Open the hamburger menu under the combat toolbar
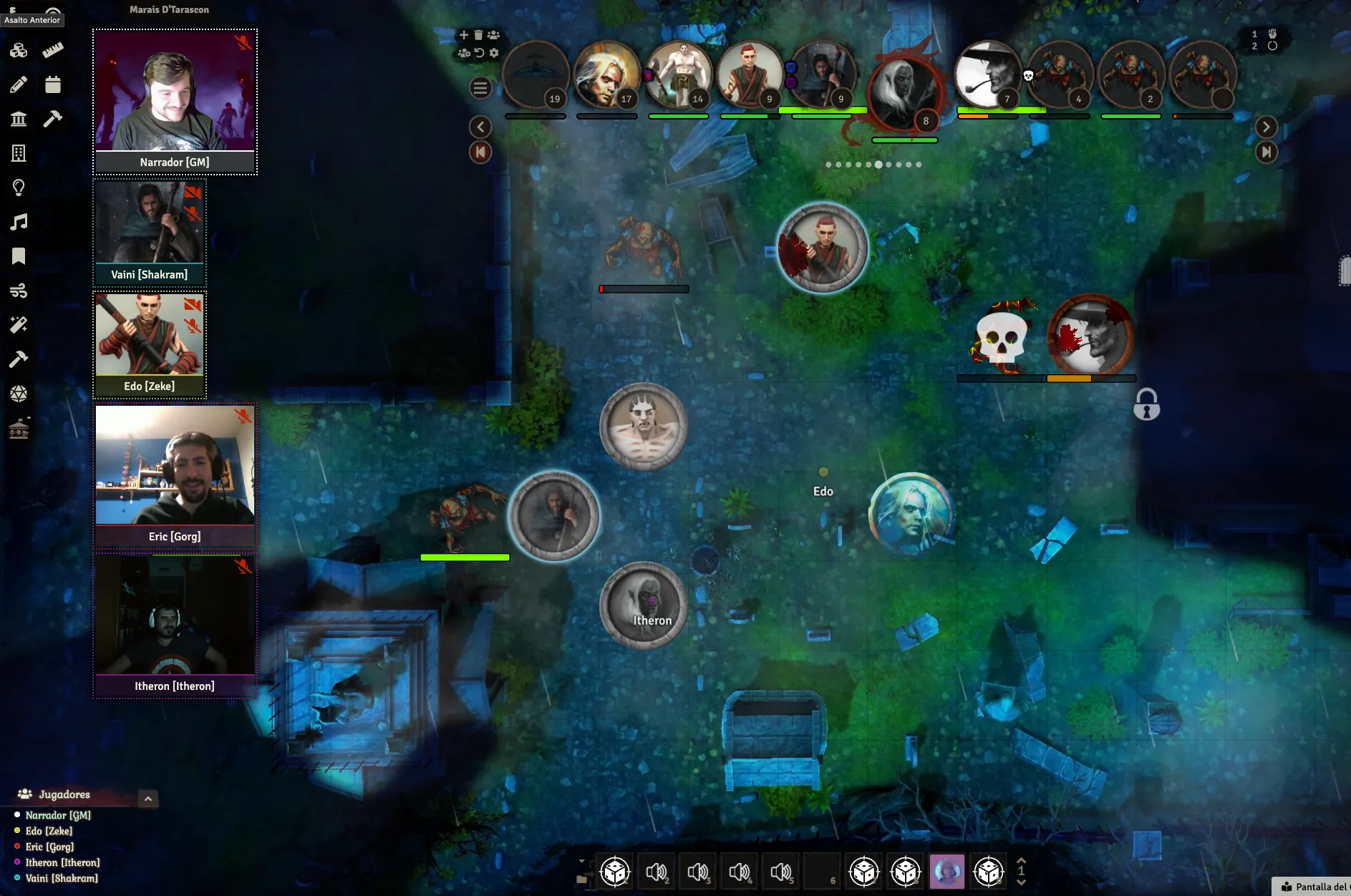Screen dimensions: 1351x896 480,88
